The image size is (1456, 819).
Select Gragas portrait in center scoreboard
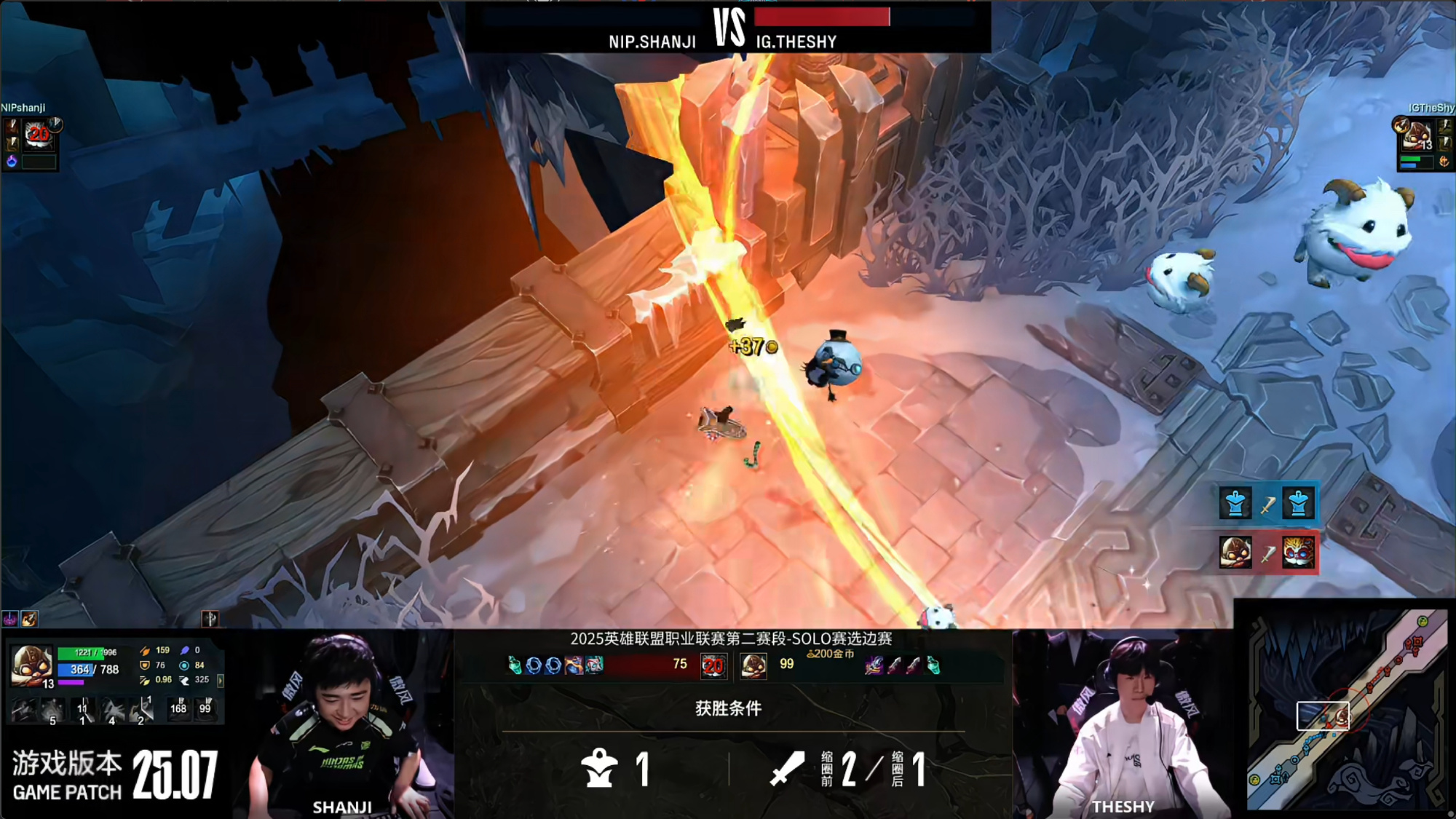753,665
